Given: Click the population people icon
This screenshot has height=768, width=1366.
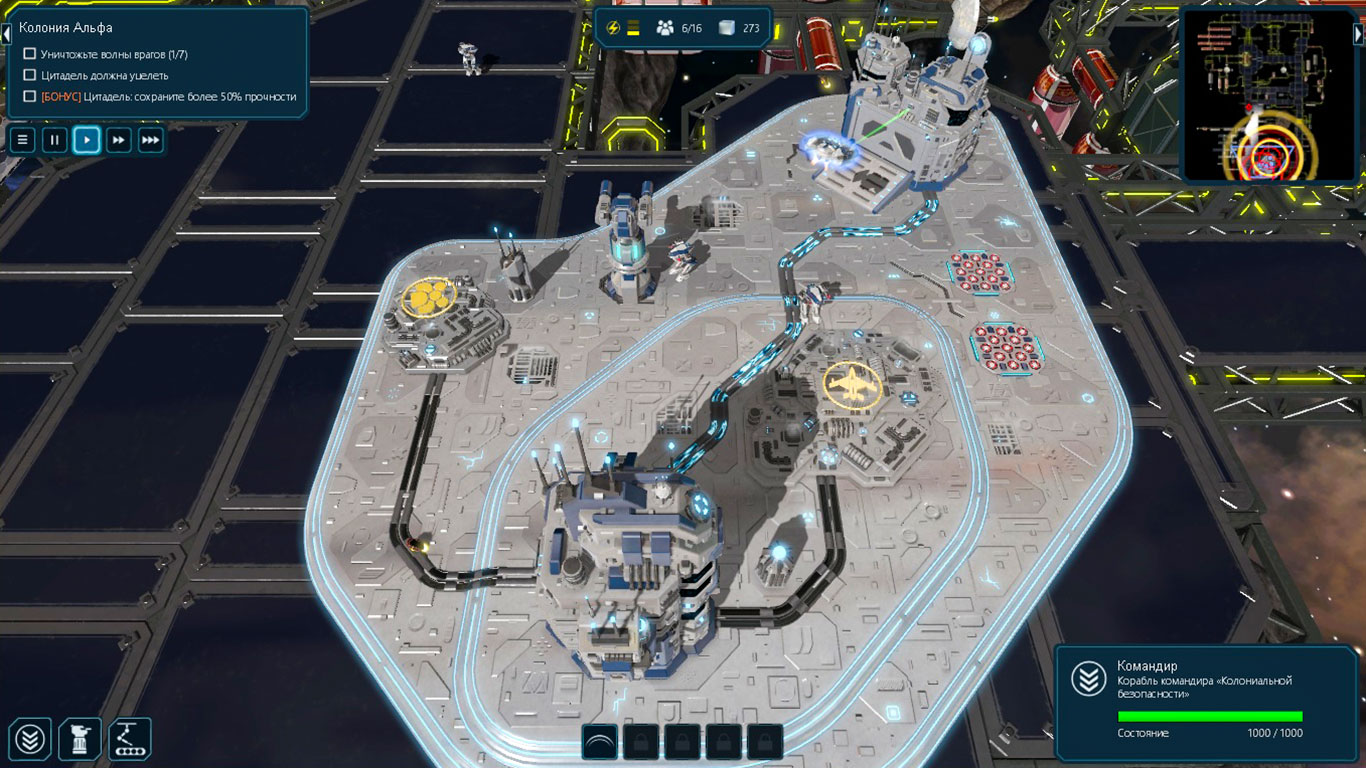Looking at the screenshot, I should pyautogui.click(x=664, y=28).
